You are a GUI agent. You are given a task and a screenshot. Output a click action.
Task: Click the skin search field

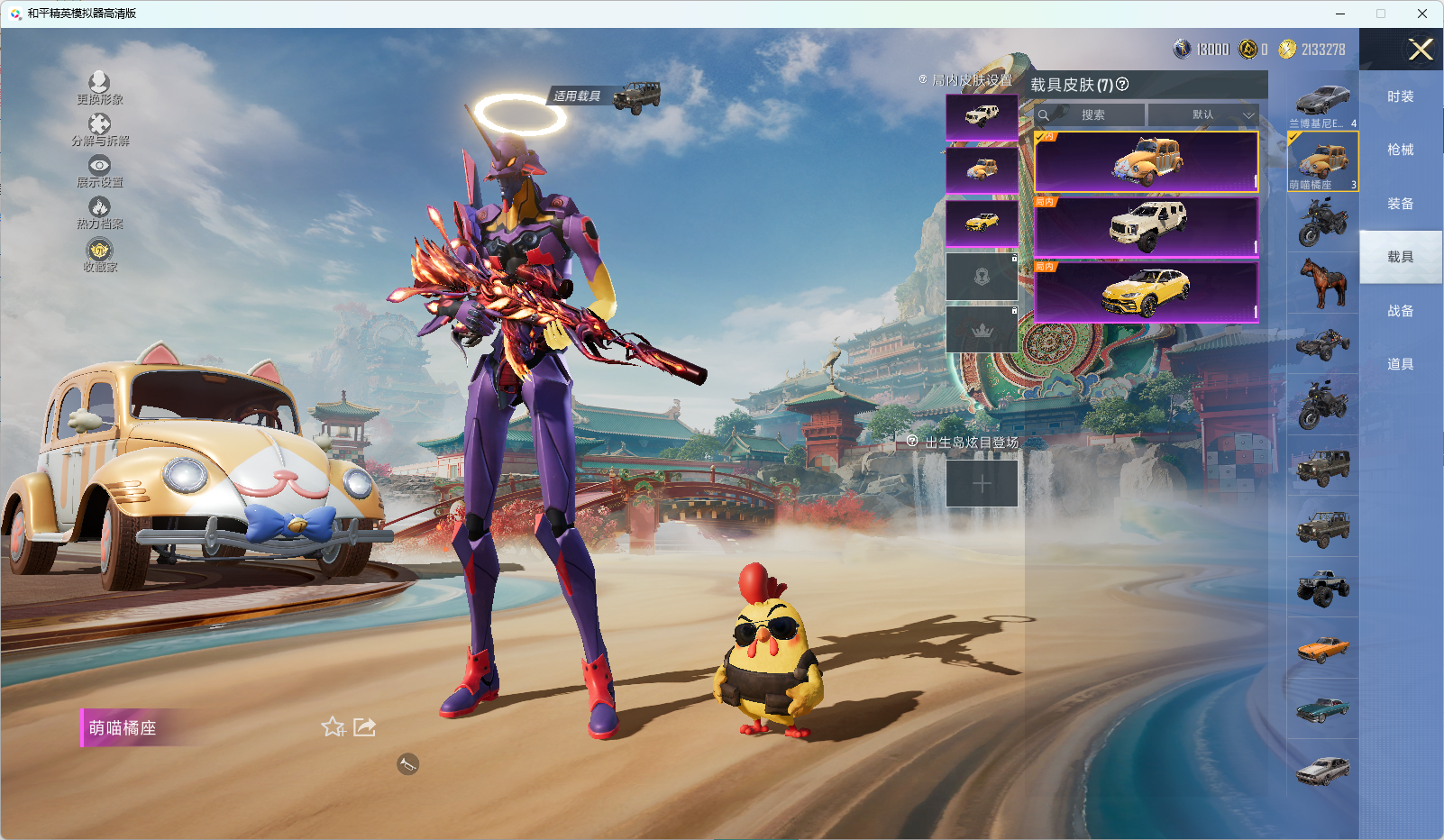(x=1092, y=115)
